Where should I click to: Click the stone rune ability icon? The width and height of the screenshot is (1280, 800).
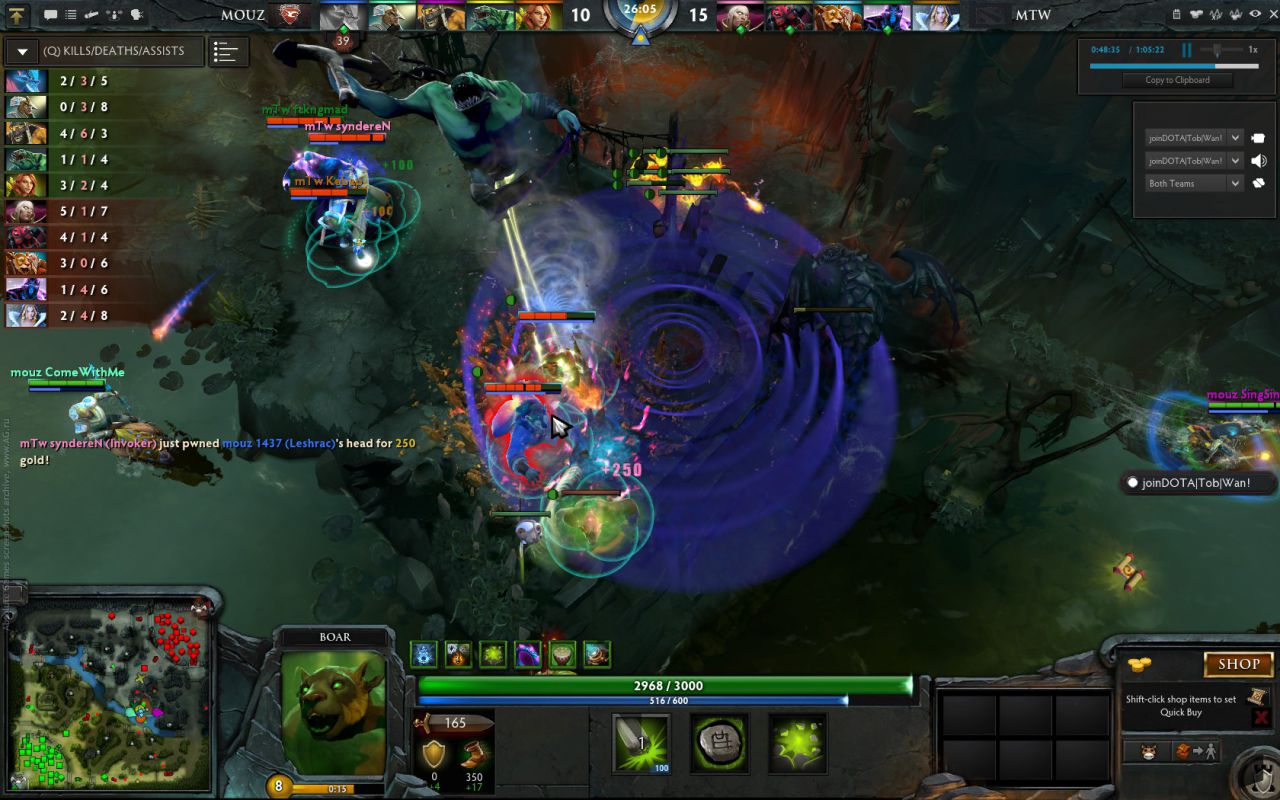click(719, 743)
